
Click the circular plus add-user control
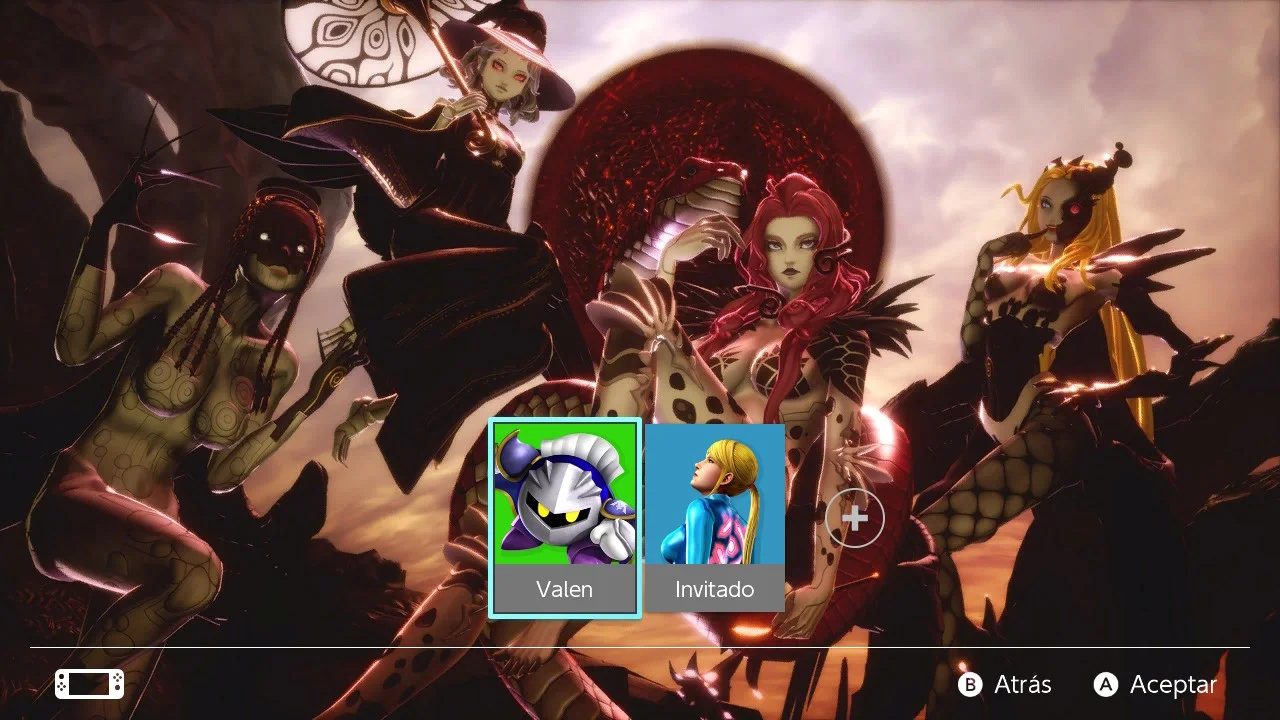point(855,518)
